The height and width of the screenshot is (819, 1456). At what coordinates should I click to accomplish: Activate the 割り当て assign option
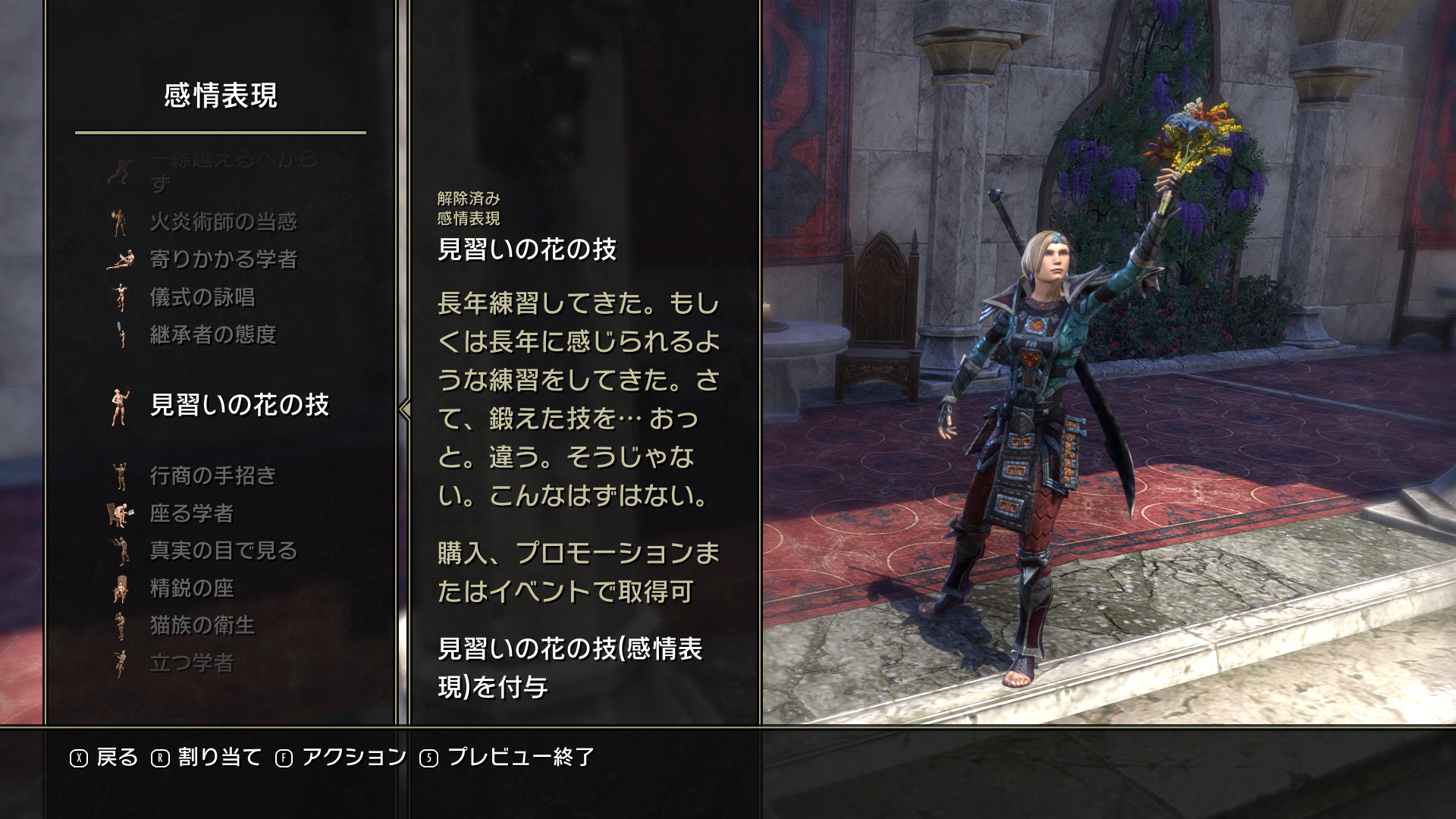[x=206, y=758]
